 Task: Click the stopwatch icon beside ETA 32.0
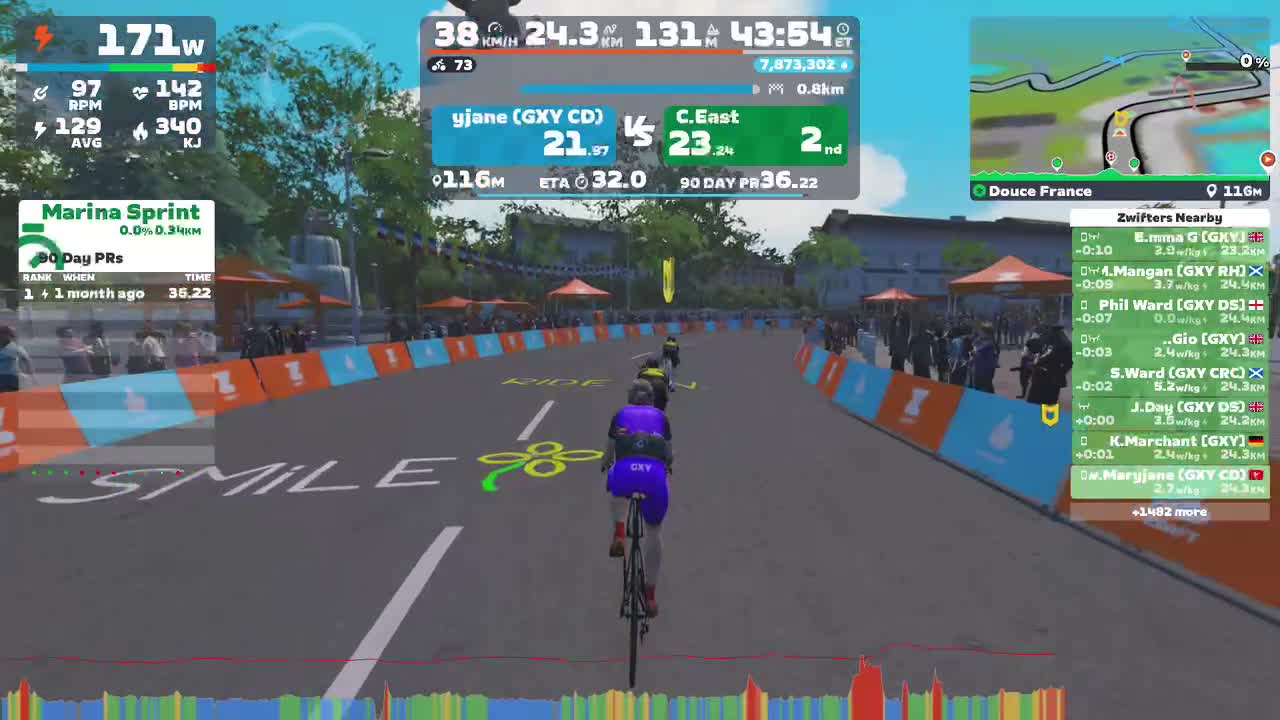pyautogui.click(x=581, y=183)
